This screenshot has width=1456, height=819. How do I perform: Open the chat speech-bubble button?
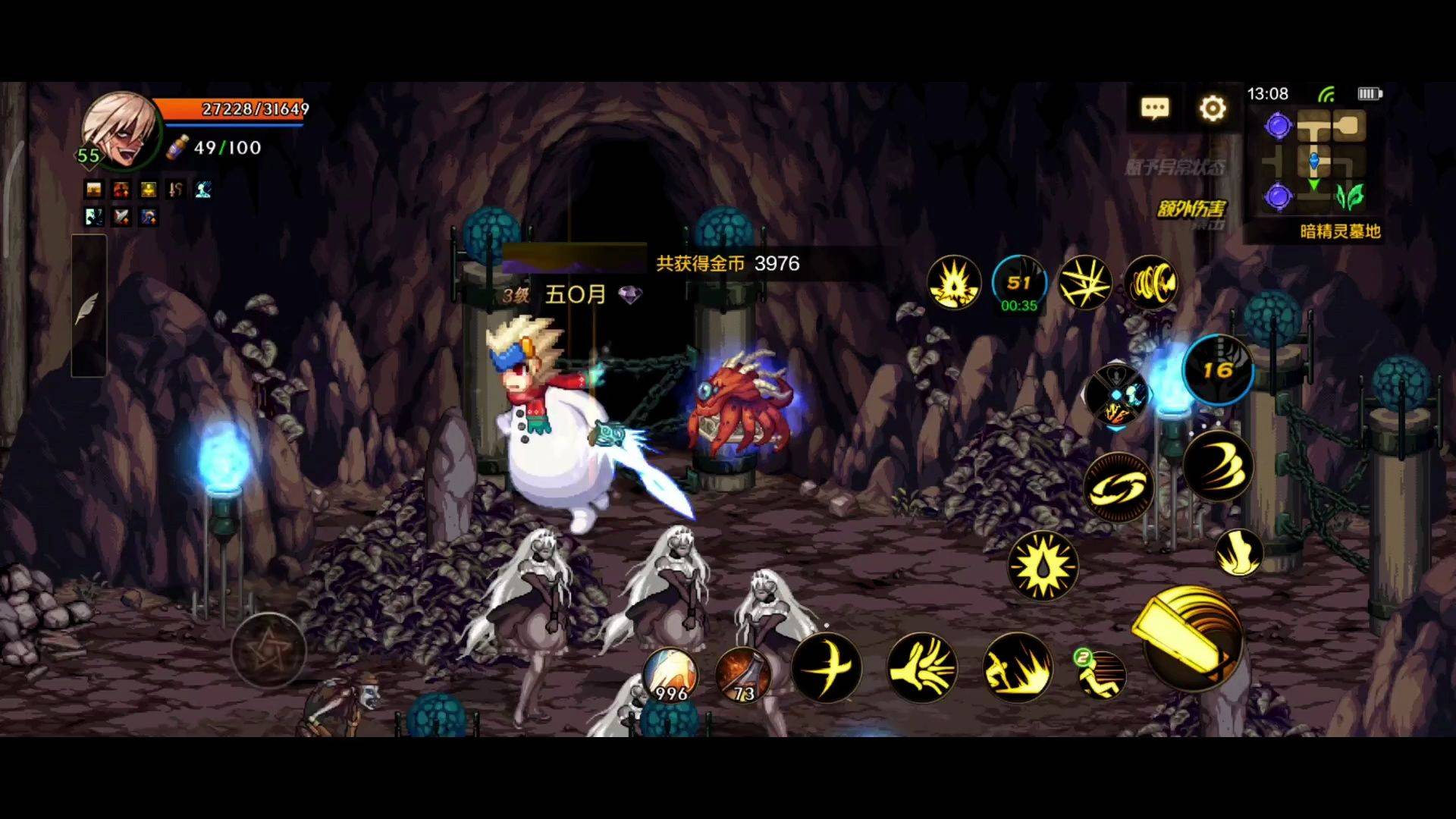[x=1154, y=108]
